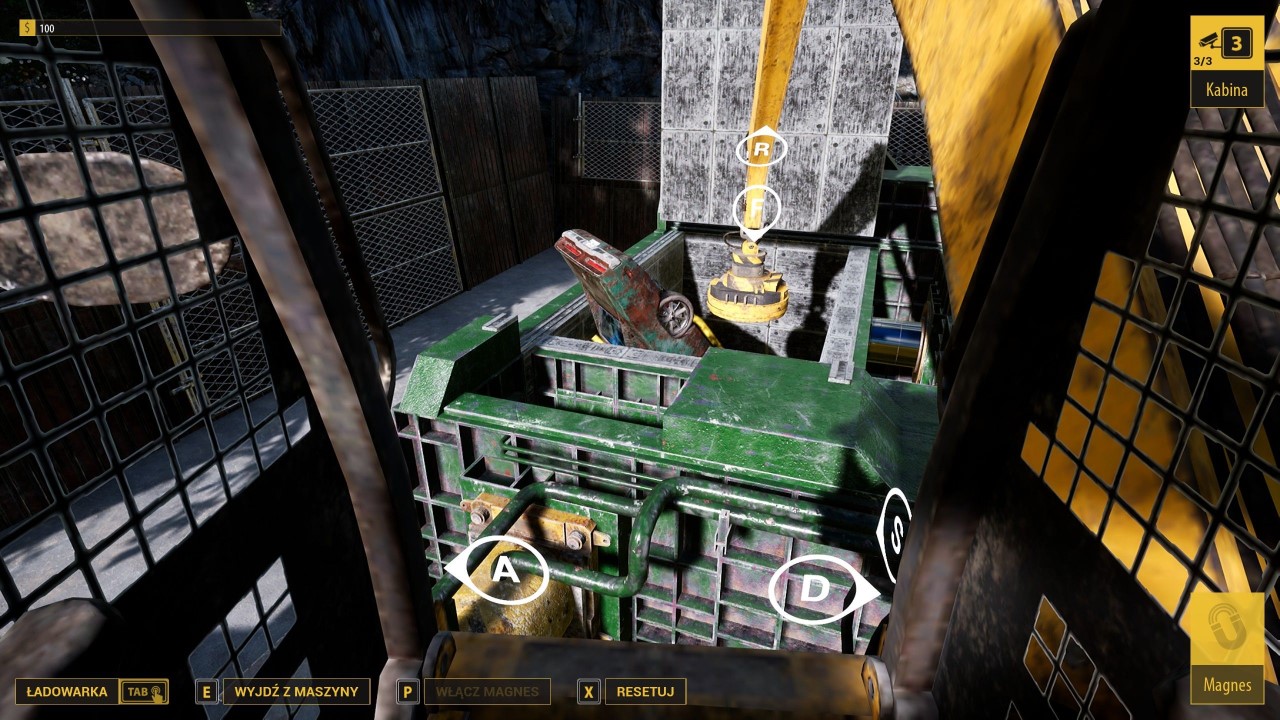The height and width of the screenshot is (720, 1280).
Task: Open the Kabina camera tab
Action: [1225, 89]
